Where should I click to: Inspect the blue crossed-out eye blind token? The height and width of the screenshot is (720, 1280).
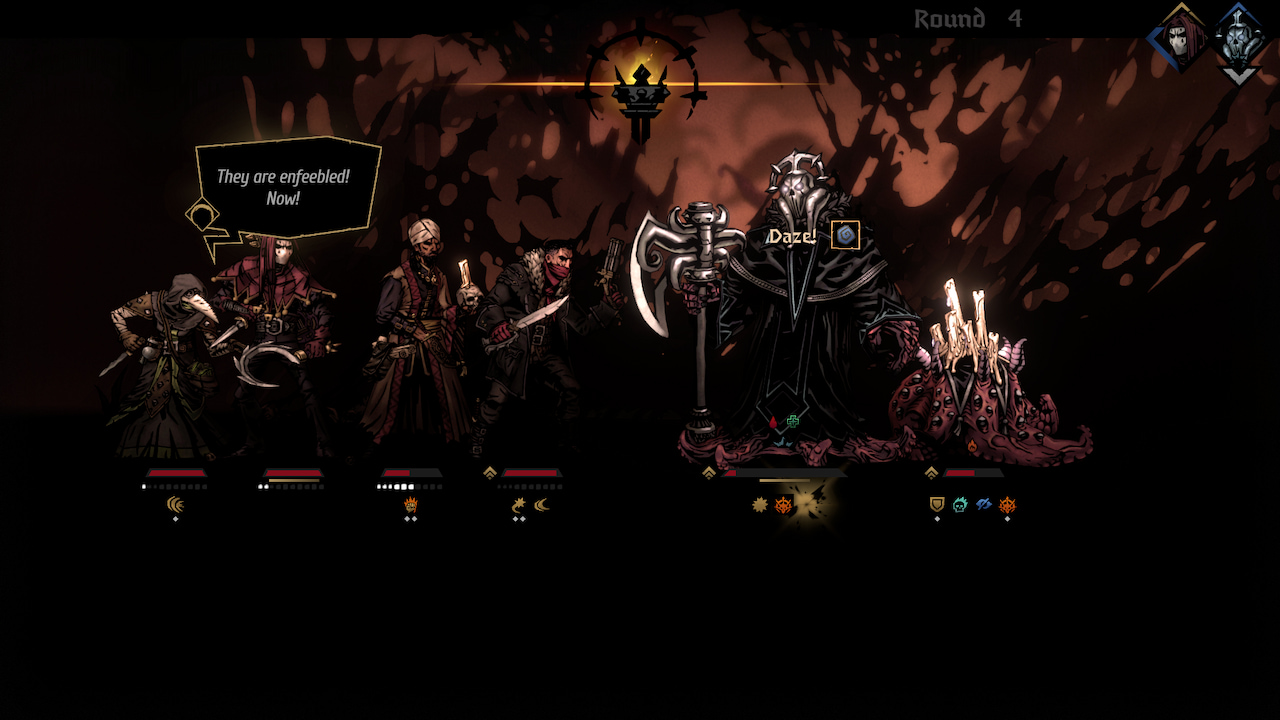984,505
